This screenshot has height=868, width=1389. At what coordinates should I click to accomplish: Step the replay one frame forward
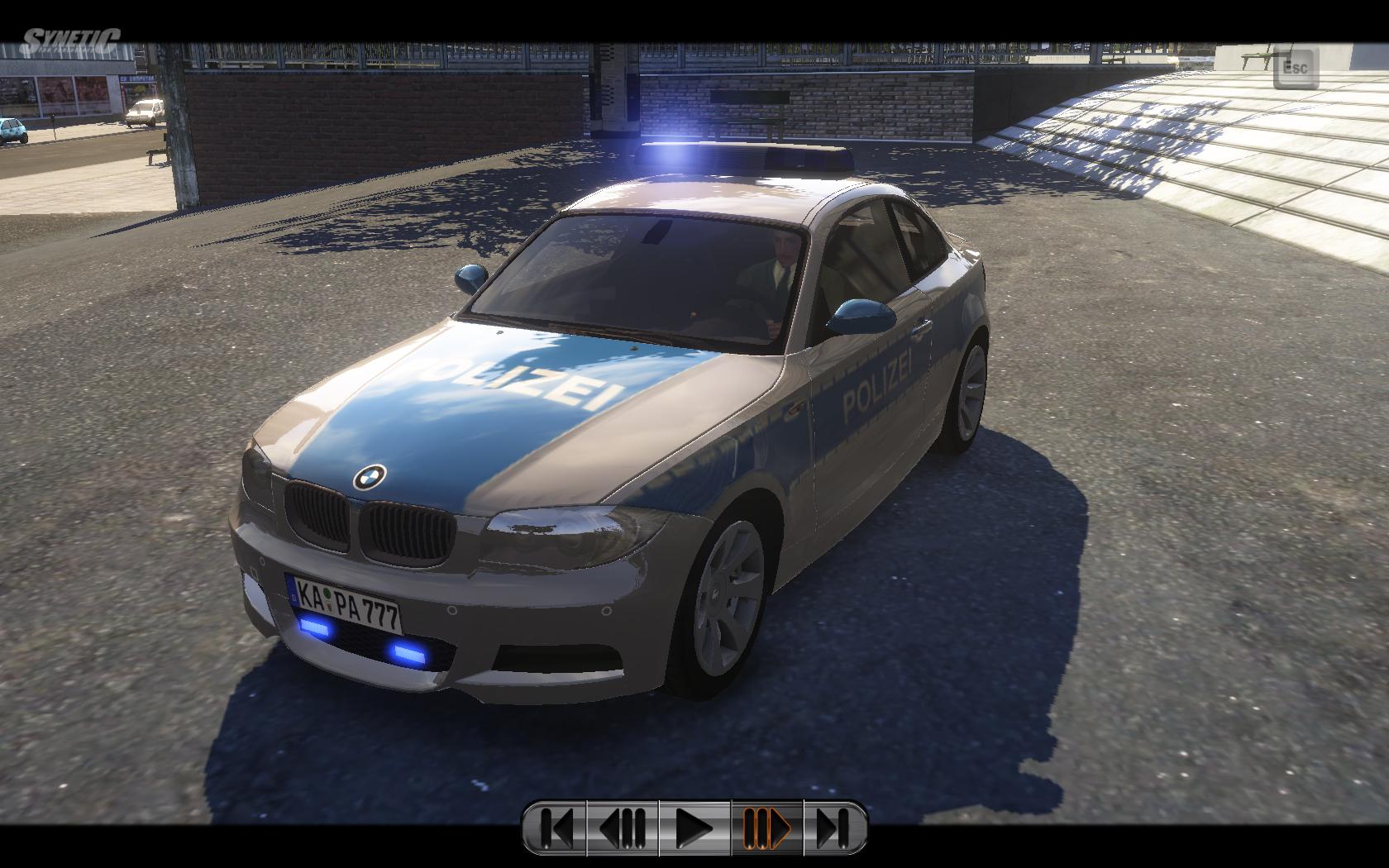click(766, 827)
